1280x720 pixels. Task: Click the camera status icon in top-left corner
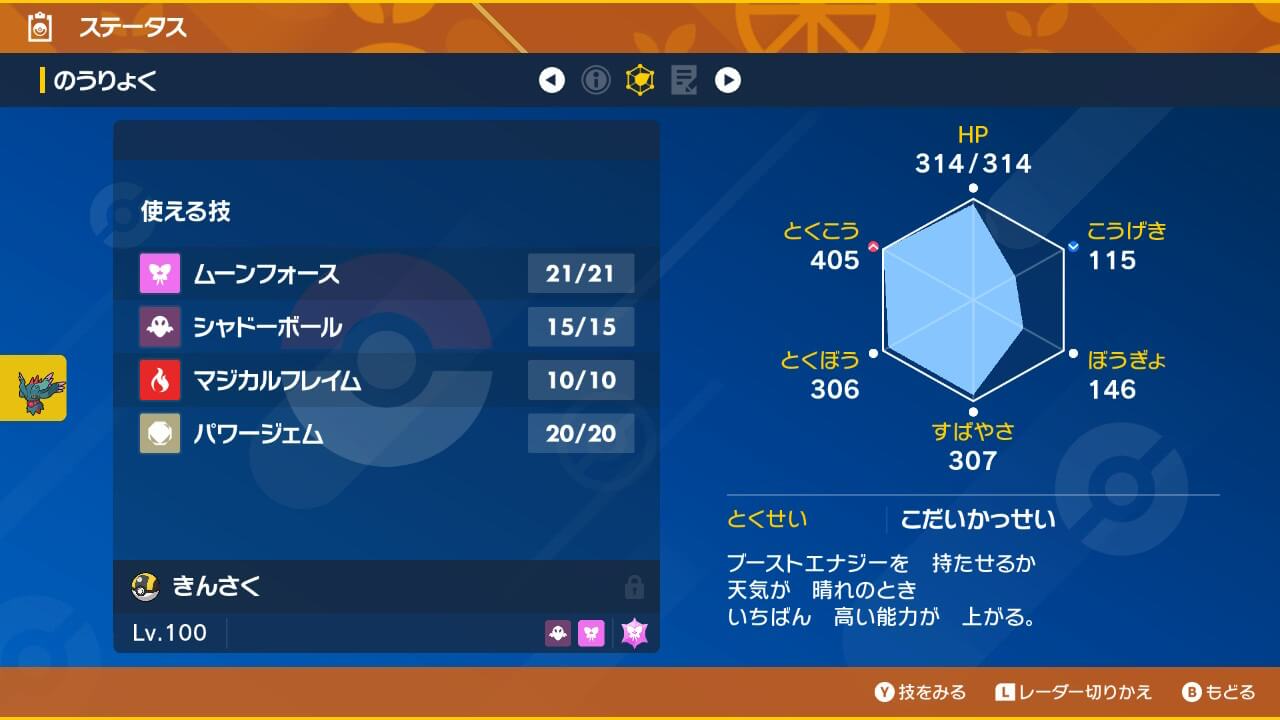click(x=38, y=28)
